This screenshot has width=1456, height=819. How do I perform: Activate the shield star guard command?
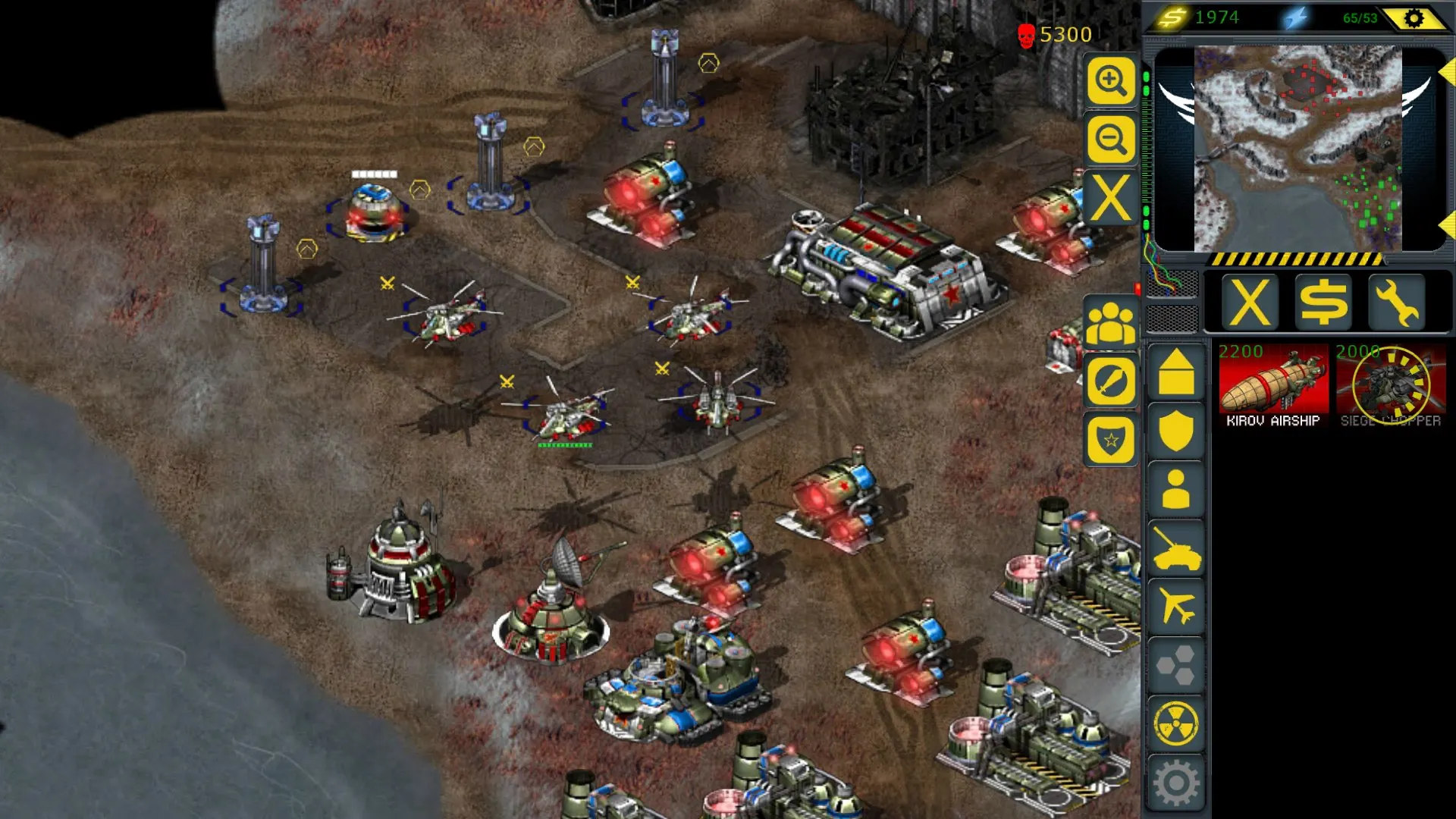click(x=1111, y=440)
